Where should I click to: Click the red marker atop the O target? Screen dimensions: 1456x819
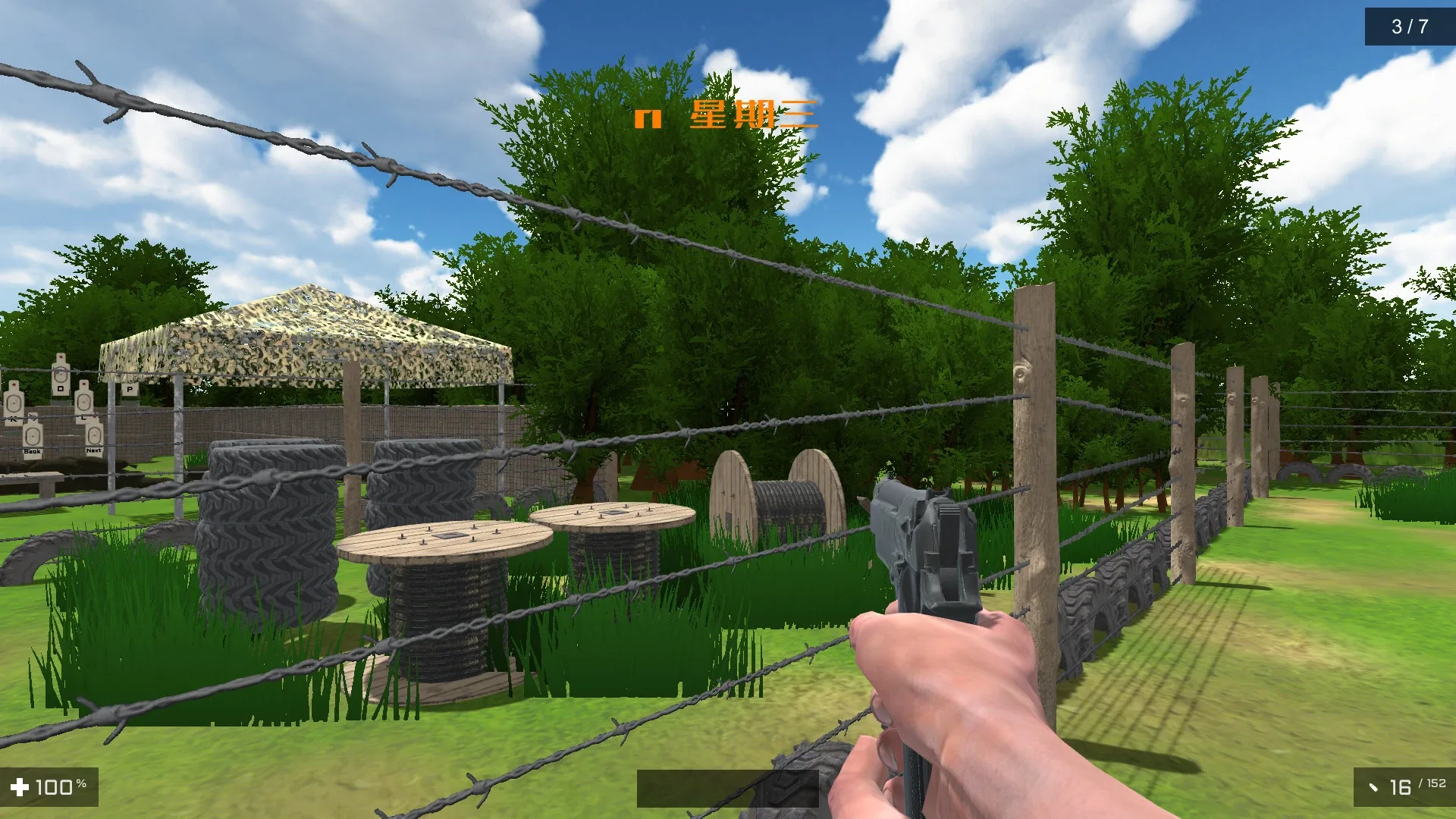coord(61,356)
